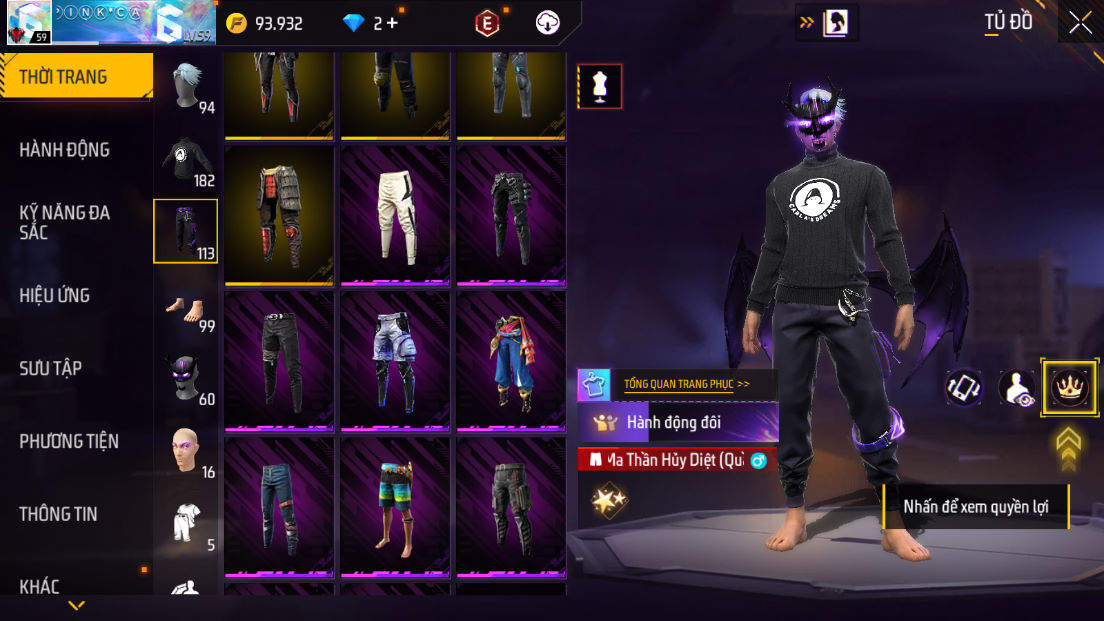
Task: Add diamonds with the plus button
Action: [x=392, y=23]
